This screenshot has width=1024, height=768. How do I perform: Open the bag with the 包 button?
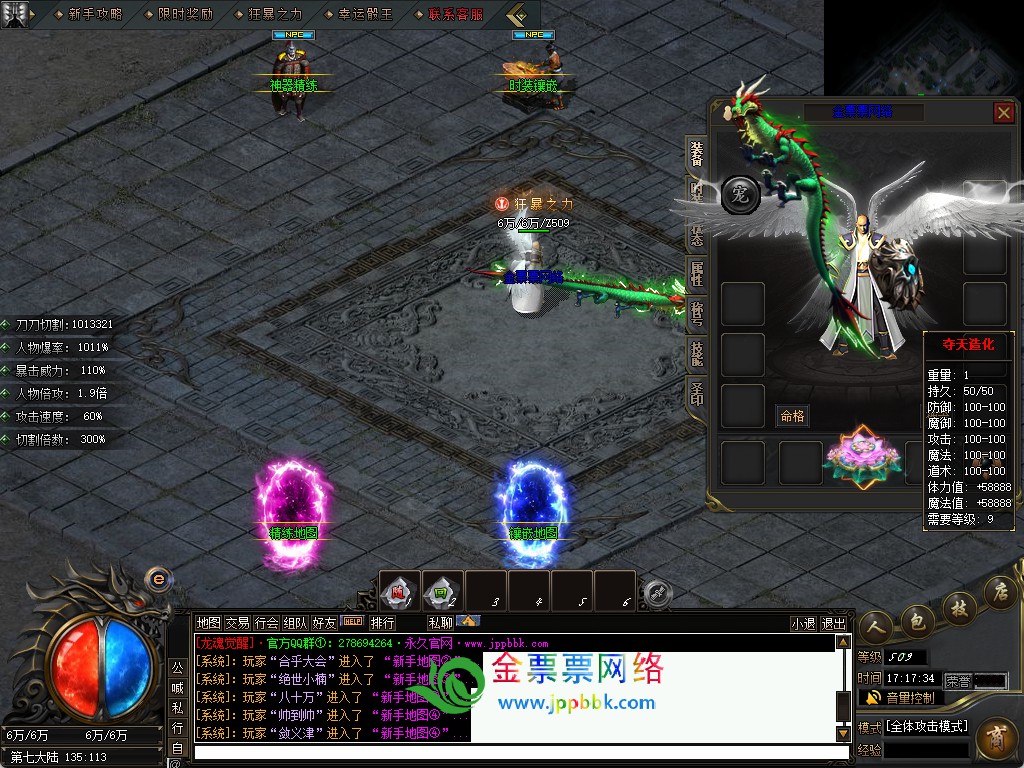(x=918, y=625)
